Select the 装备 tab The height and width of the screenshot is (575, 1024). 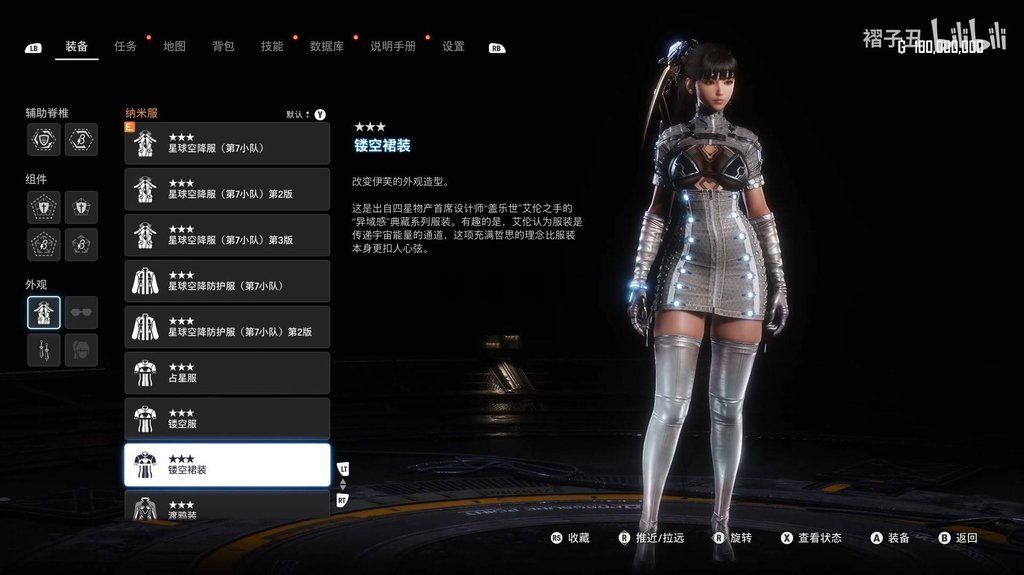[x=76, y=46]
